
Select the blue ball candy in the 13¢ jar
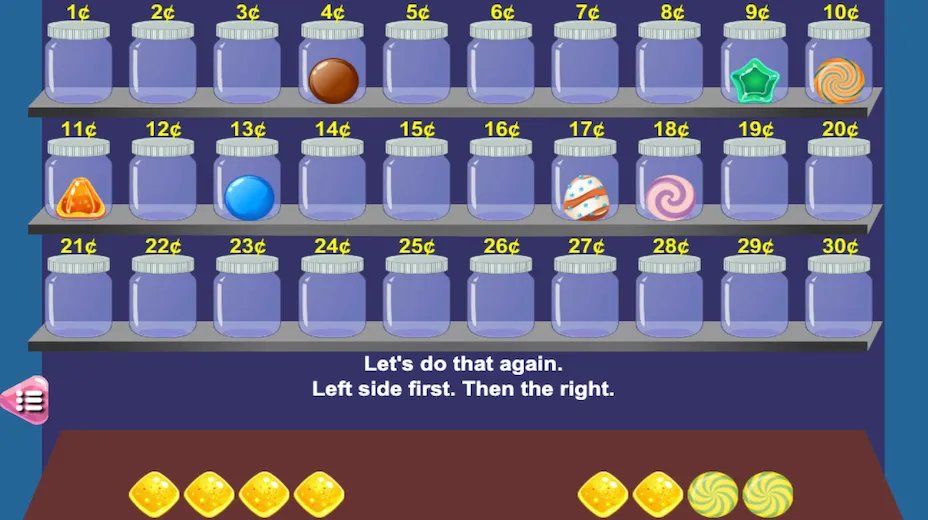249,197
